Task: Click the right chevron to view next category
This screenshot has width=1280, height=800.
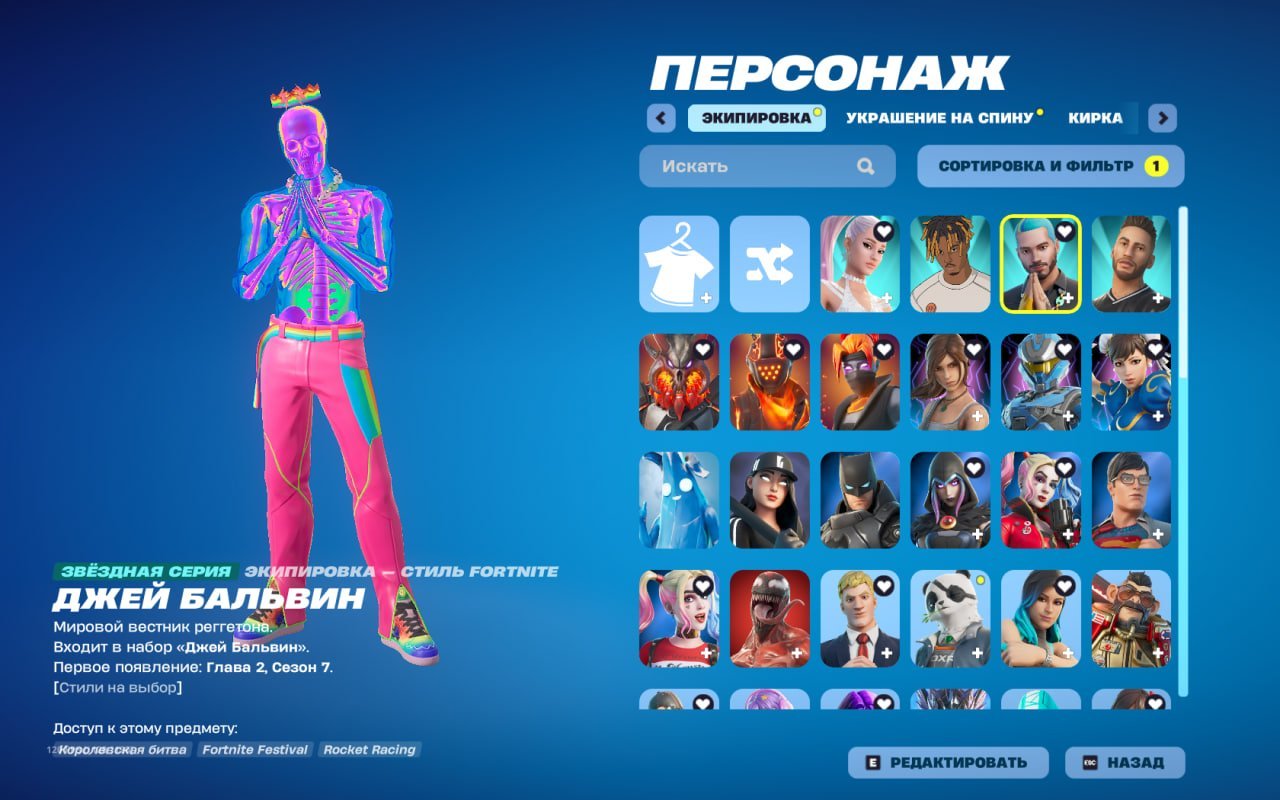Action: pyautogui.click(x=1162, y=118)
